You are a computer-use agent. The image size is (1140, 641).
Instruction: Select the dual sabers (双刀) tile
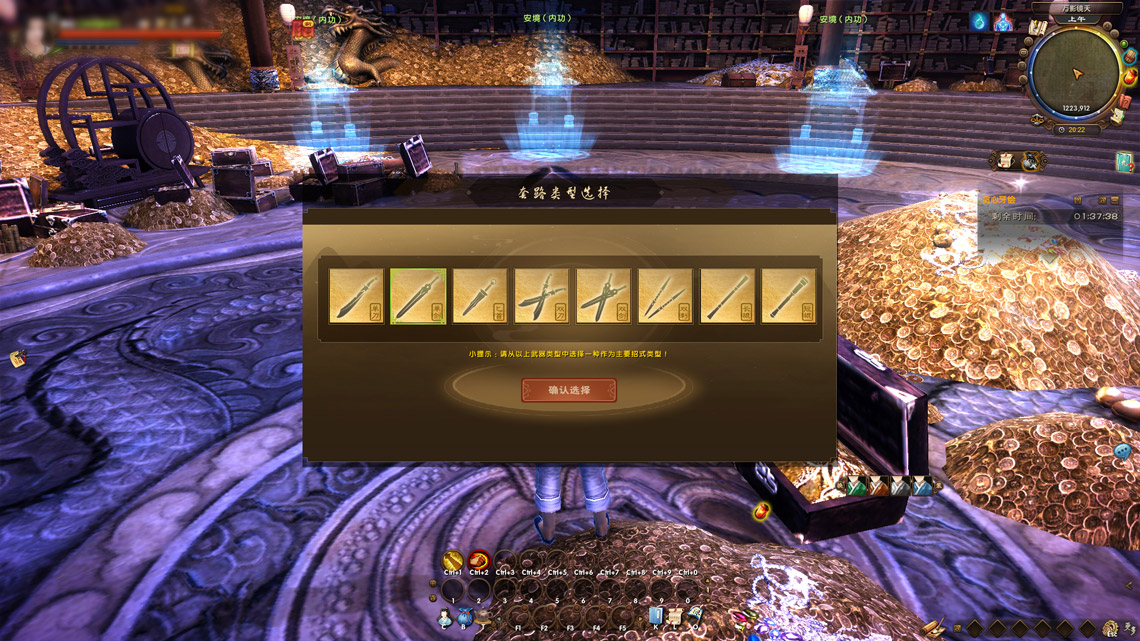point(542,296)
